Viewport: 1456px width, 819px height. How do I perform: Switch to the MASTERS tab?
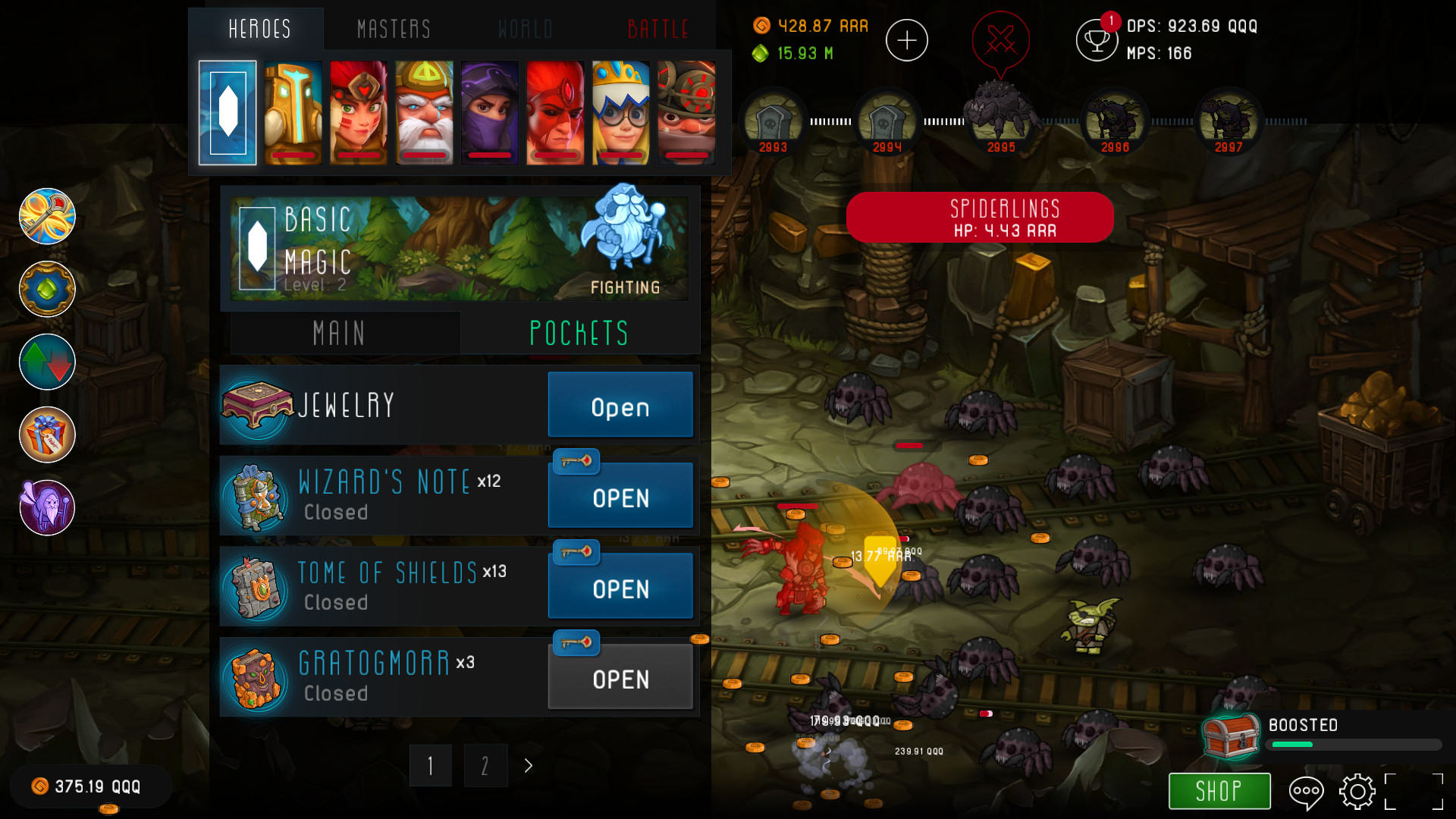coord(393,29)
